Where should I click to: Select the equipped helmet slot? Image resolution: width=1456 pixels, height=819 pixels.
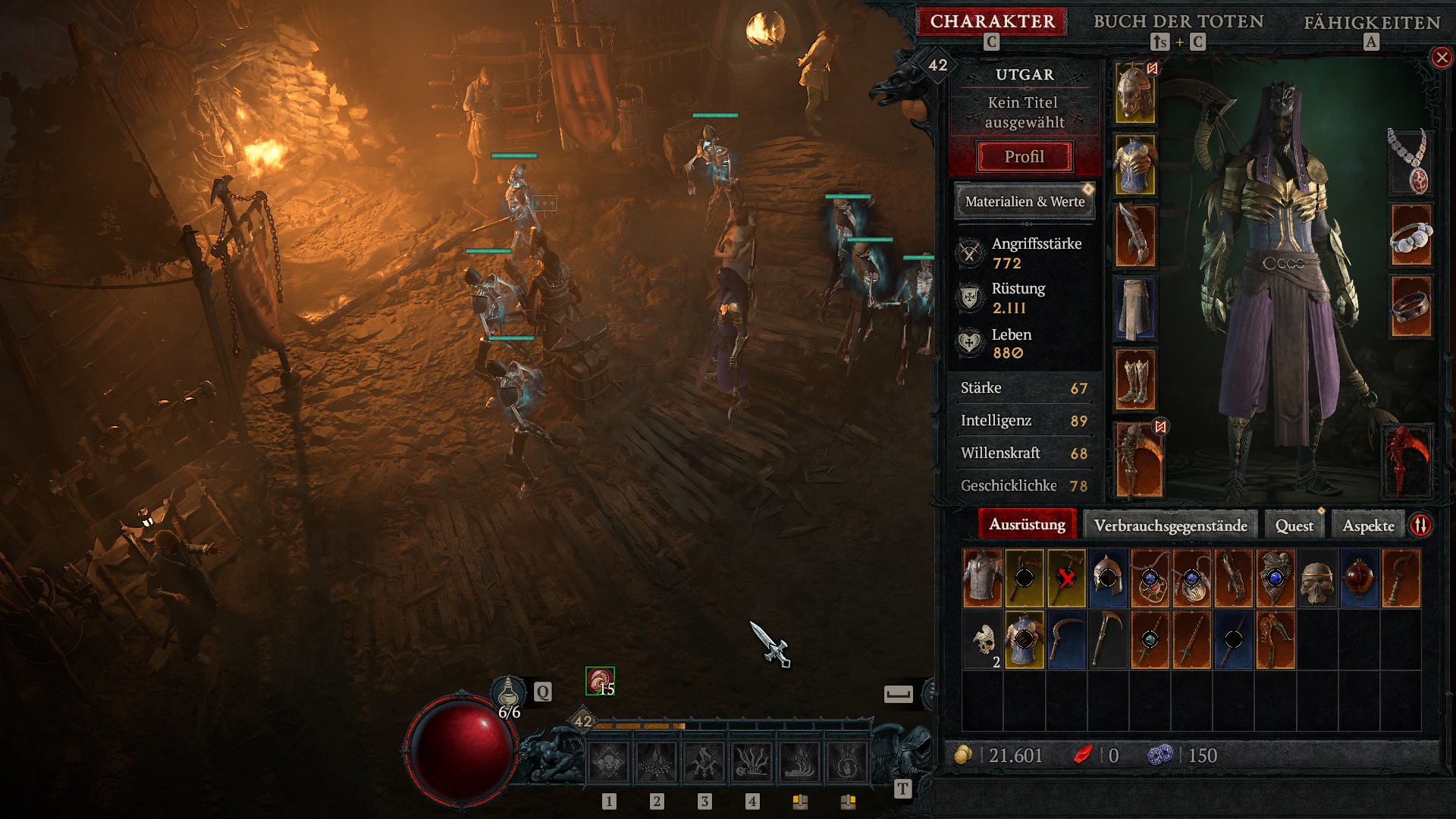click(x=1134, y=93)
